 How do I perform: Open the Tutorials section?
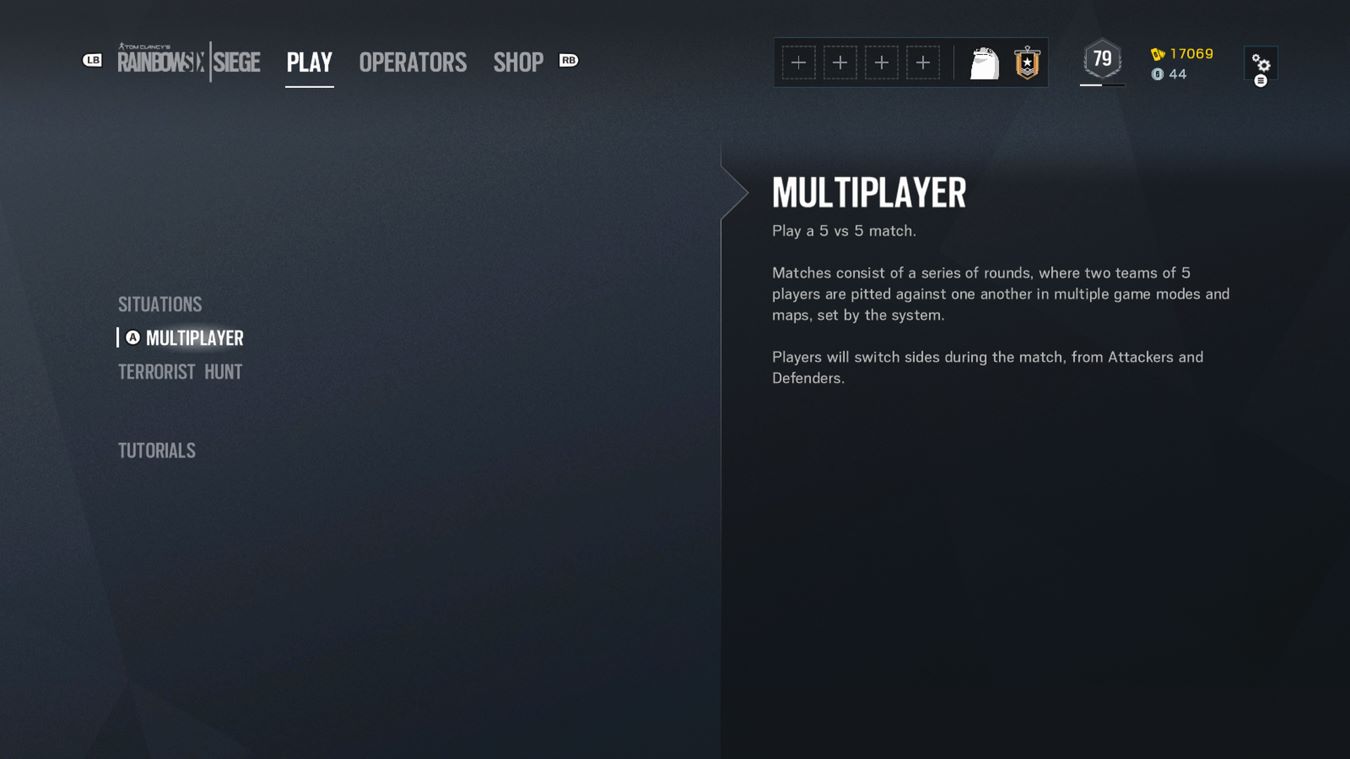click(156, 449)
